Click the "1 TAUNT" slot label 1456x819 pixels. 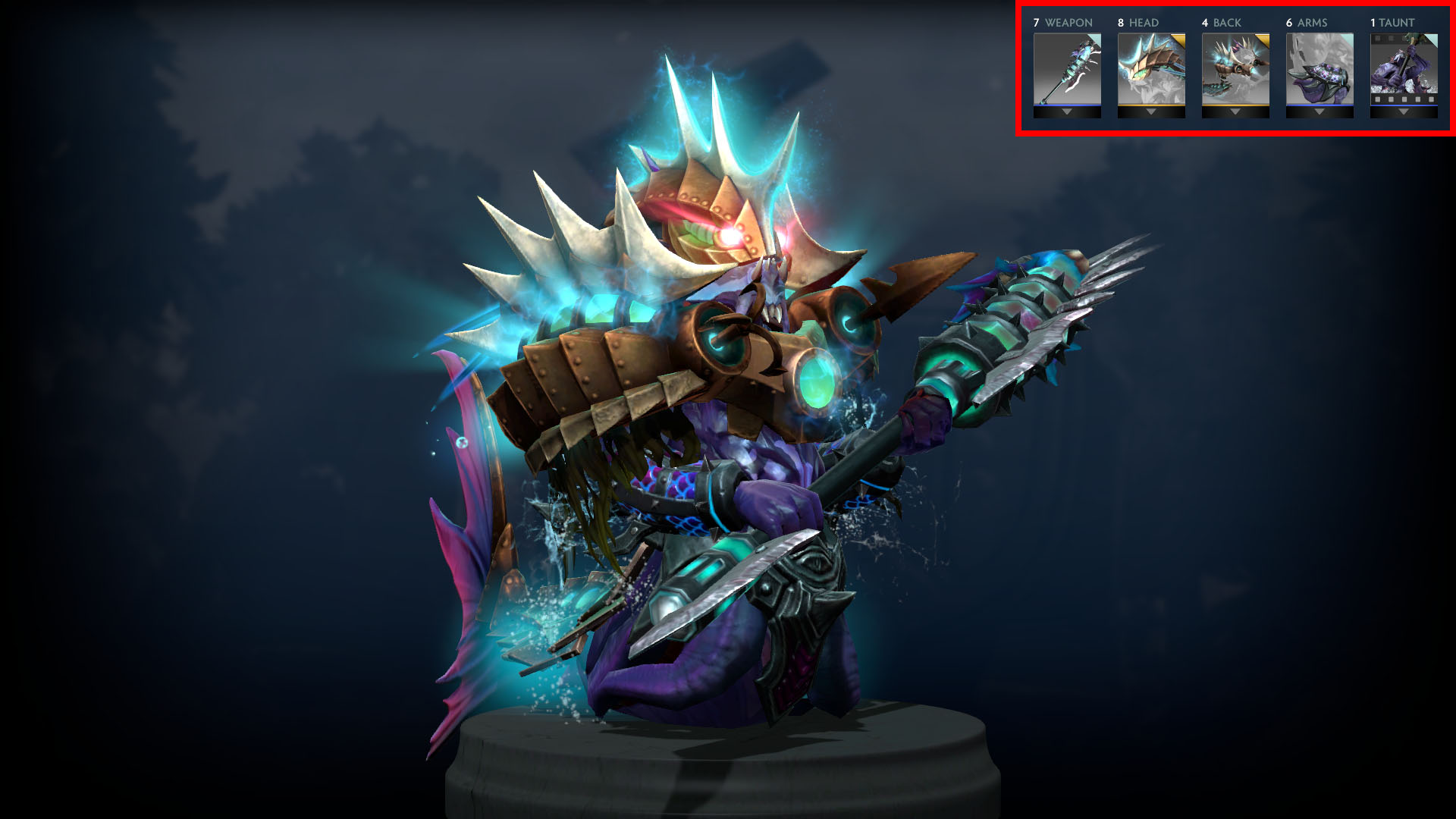[1392, 22]
